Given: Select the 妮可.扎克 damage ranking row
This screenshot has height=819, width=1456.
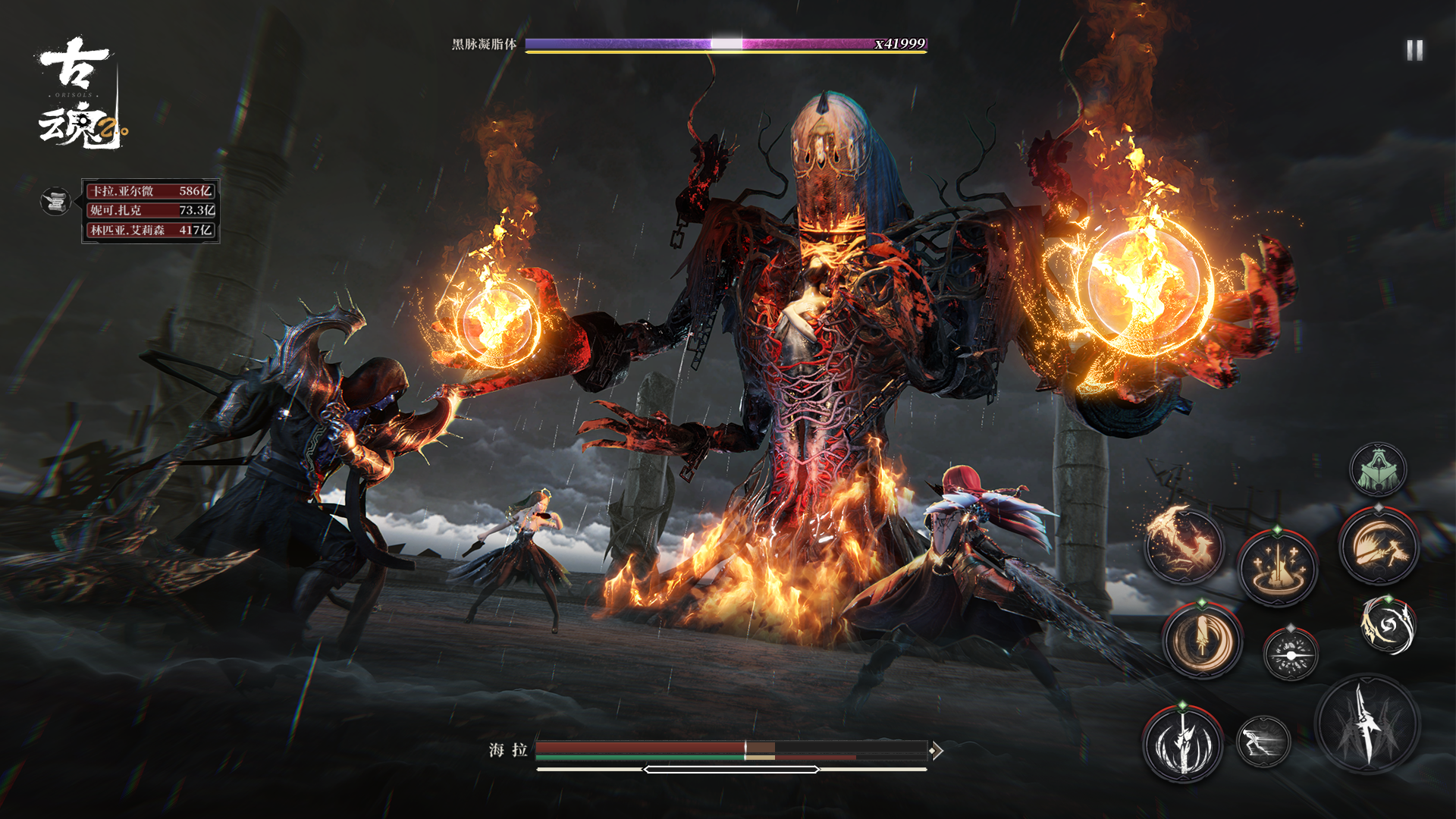Looking at the screenshot, I should pos(150,210).
